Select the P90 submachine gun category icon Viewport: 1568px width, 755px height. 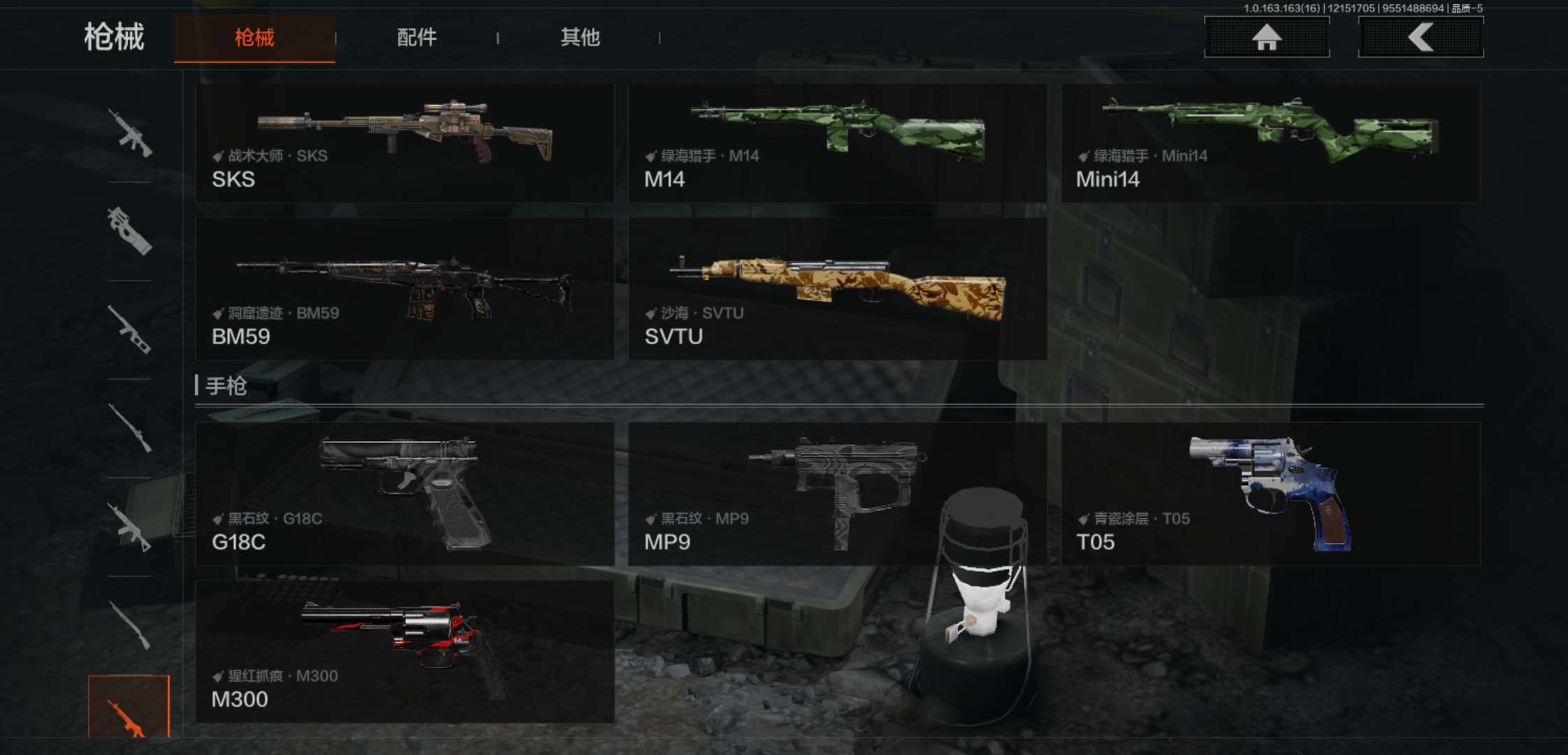pyautogui.click(x=129, y=231)
